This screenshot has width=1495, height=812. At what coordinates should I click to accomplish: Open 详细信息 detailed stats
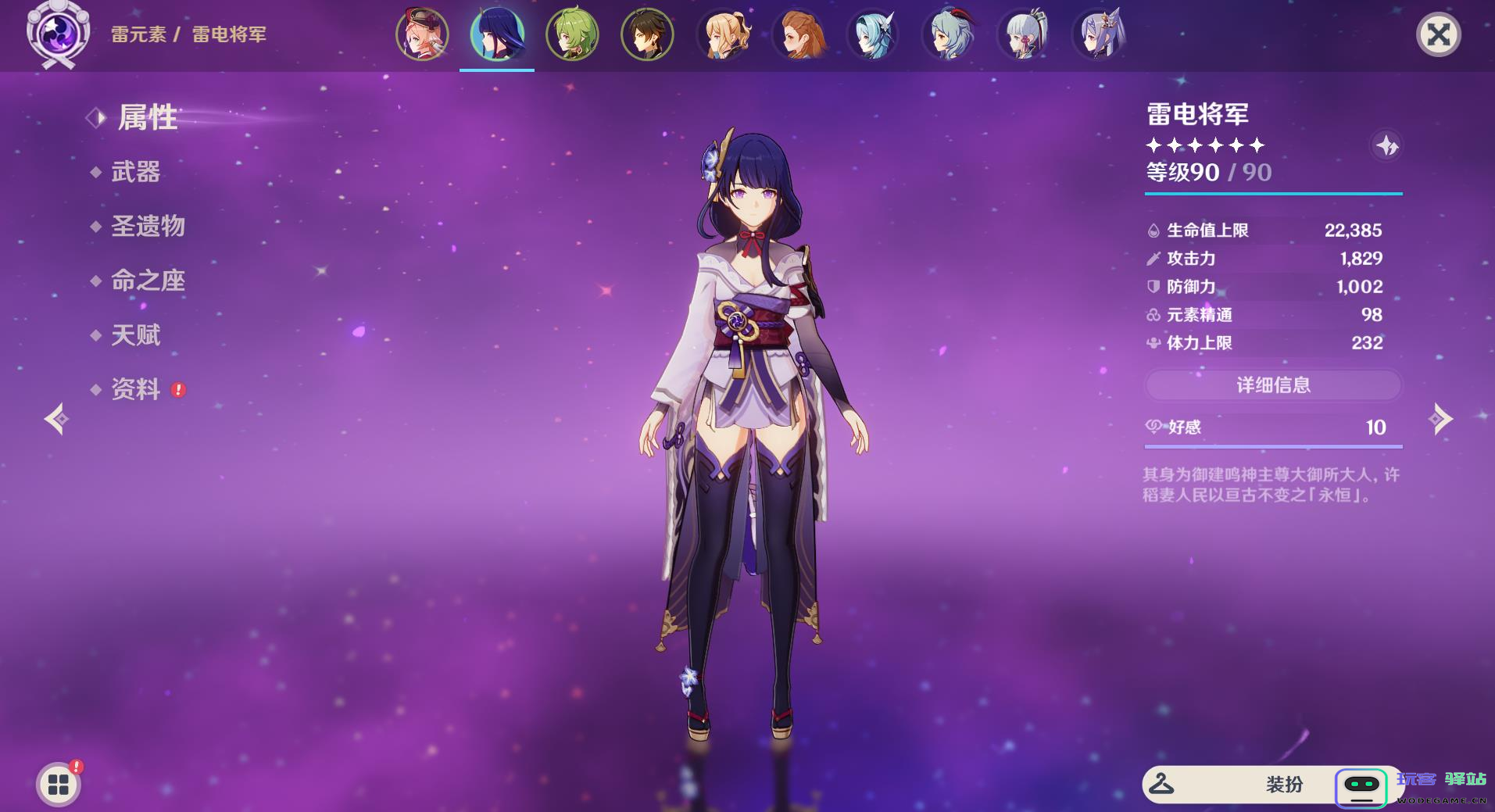point(1273,385)
